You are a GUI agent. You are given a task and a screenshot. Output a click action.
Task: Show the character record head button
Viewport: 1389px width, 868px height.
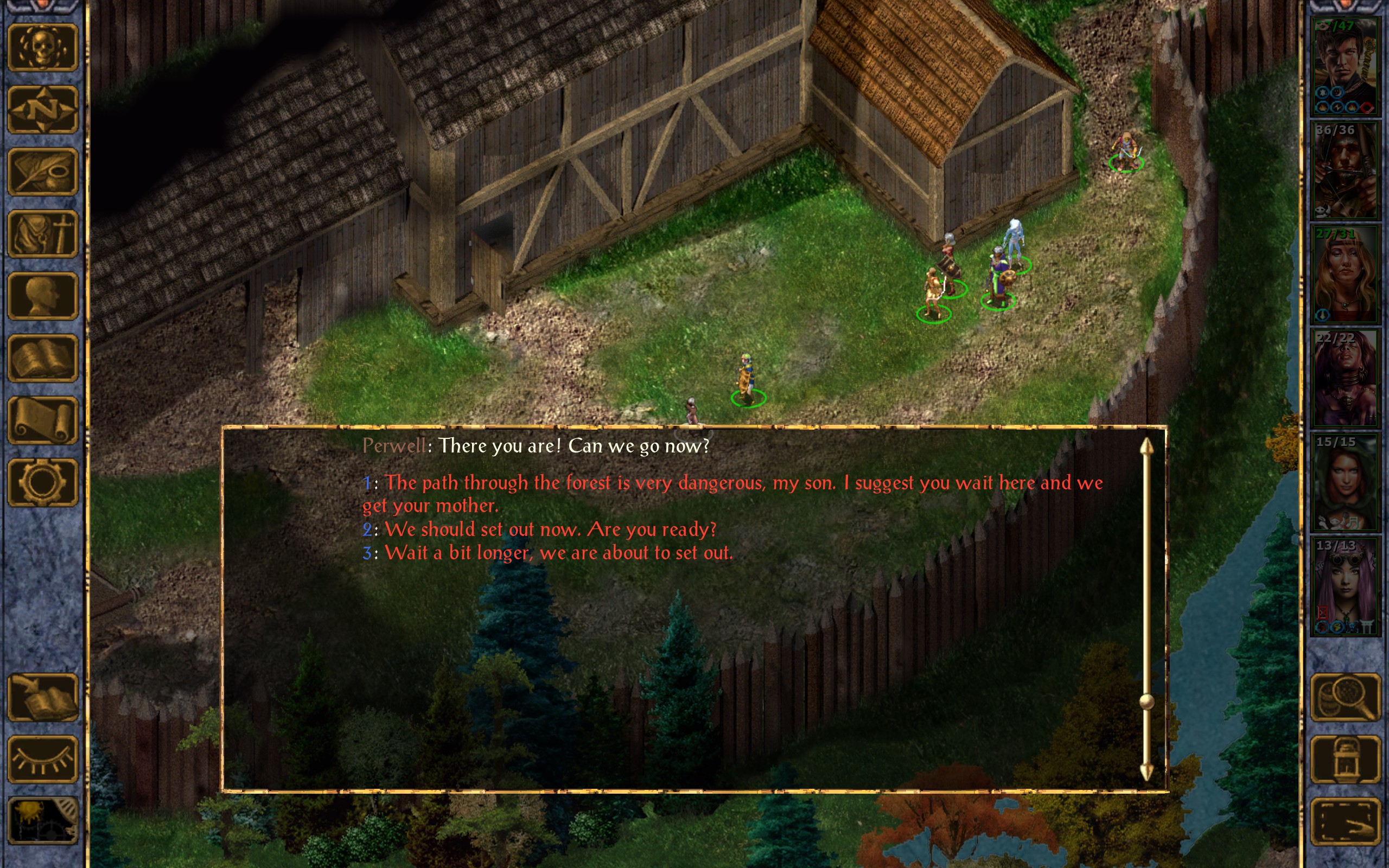(x=42, y=296)
